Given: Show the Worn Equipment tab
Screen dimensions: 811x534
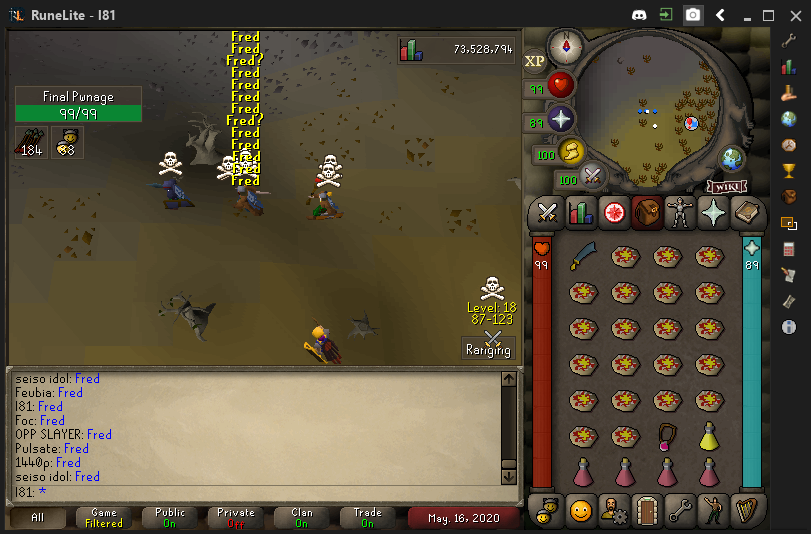Looking at the screenshot, I should (680, 212).
